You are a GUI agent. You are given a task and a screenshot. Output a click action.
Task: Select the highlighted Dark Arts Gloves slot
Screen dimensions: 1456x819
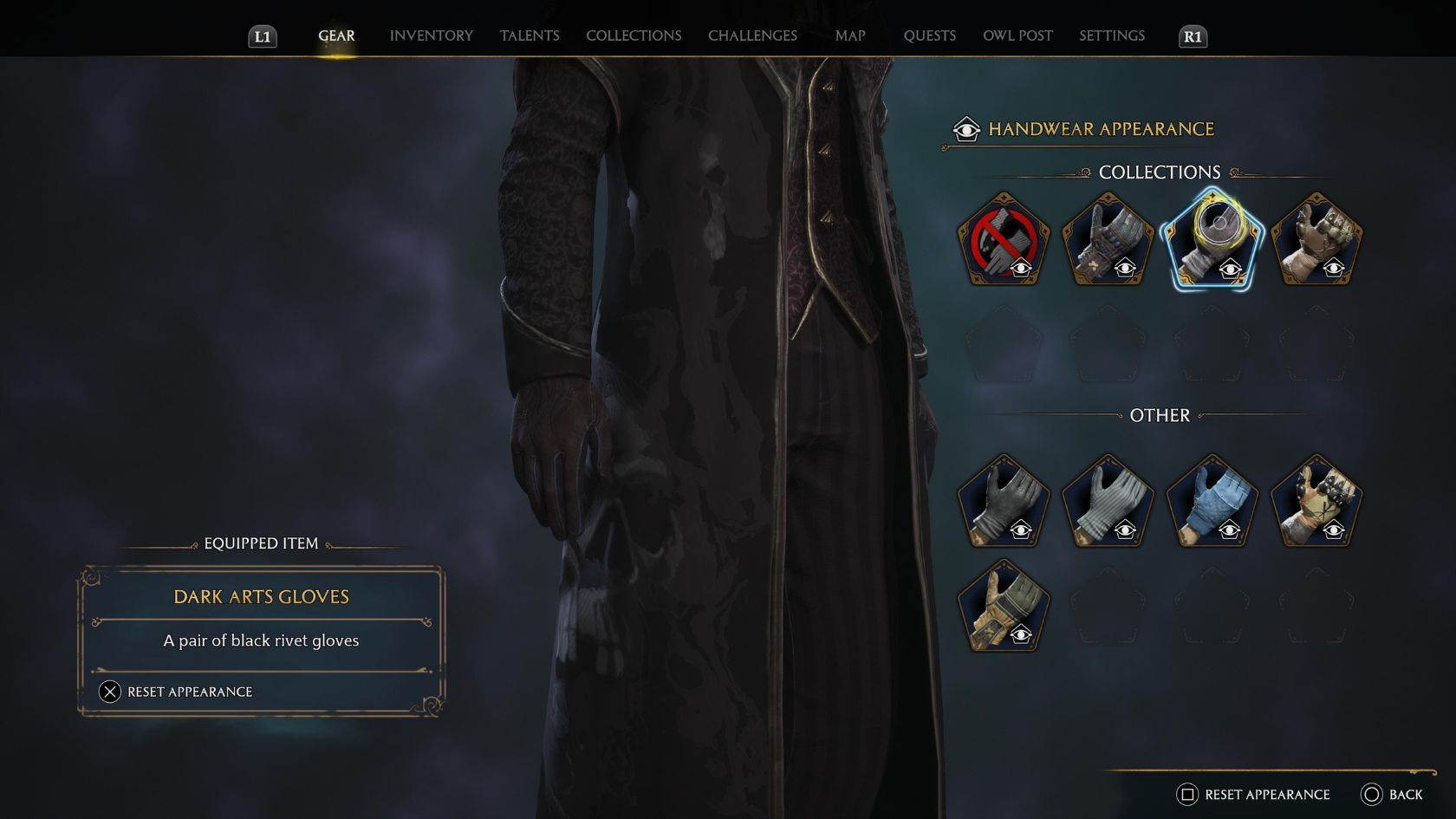[1212, 240]
